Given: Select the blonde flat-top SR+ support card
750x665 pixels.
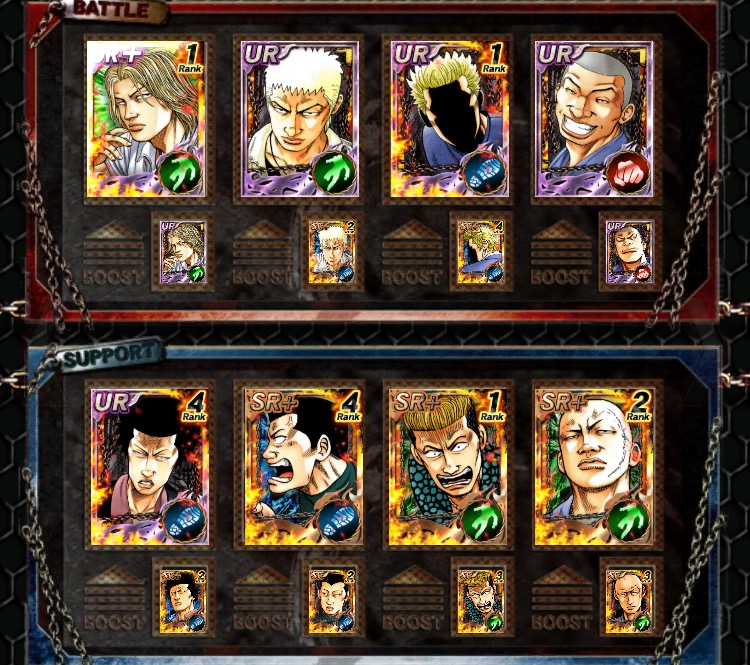Looking at the screenshot, I should point(446,465).
